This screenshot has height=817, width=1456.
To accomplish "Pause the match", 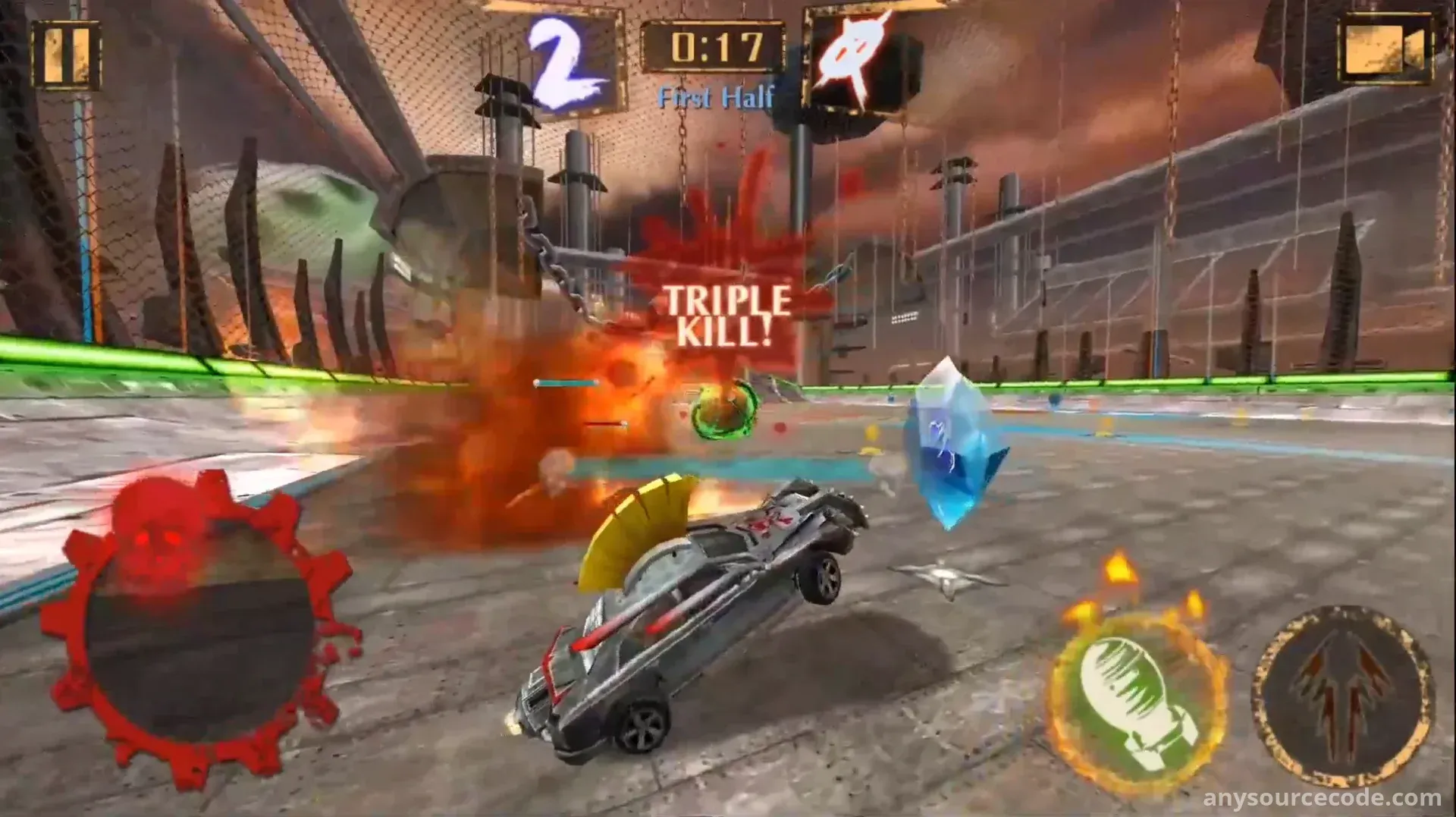I will [x=66, y=55].
